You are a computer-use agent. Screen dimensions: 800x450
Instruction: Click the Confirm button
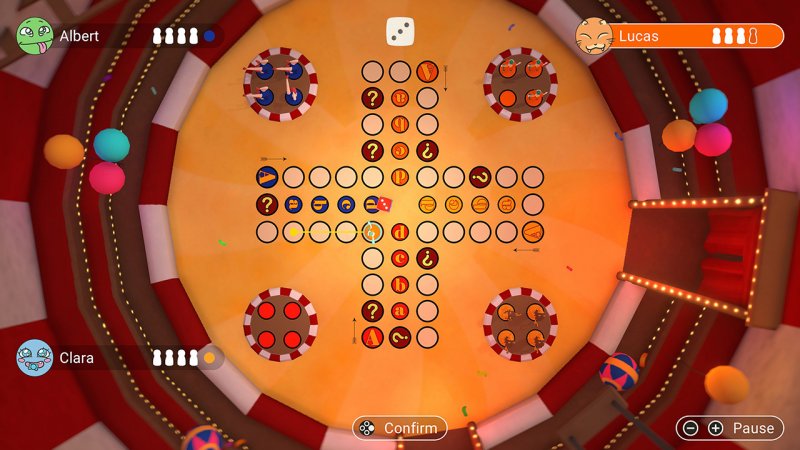click(399, 428)
